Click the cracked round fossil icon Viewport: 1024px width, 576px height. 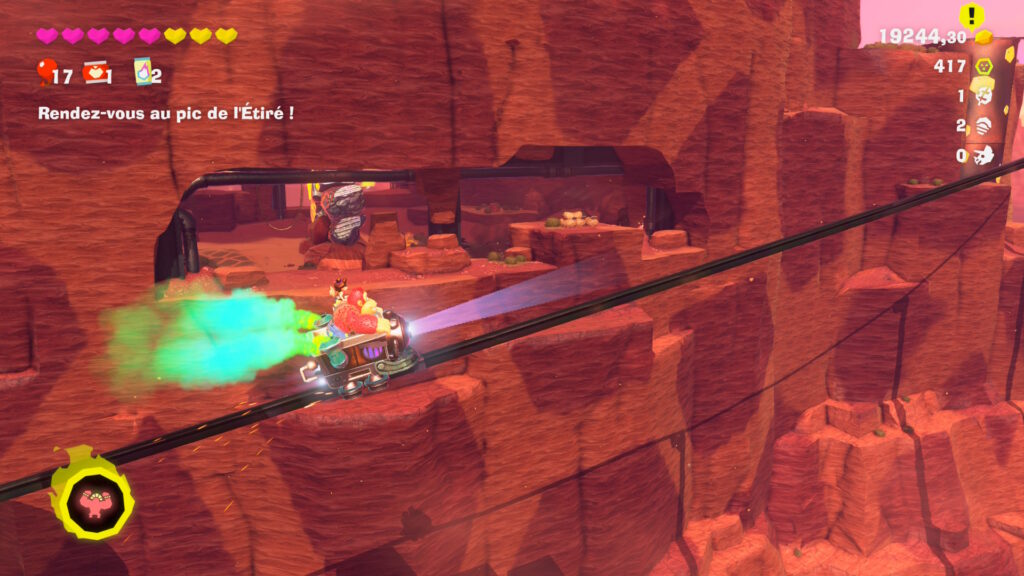pyautogui.click(x=984, y=96)
